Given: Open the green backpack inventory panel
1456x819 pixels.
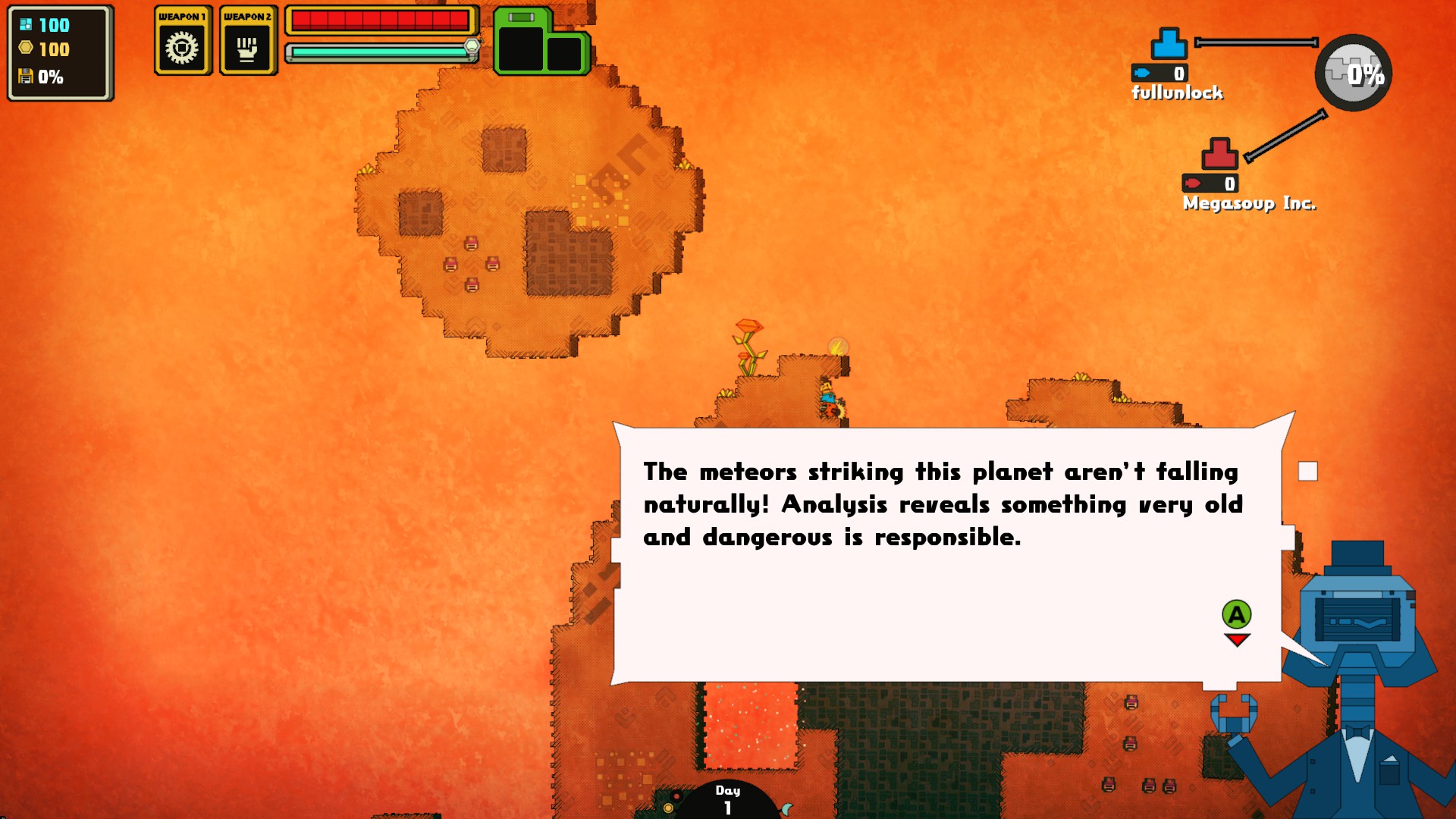Looking at the screenshot, I should coord(541,44).
